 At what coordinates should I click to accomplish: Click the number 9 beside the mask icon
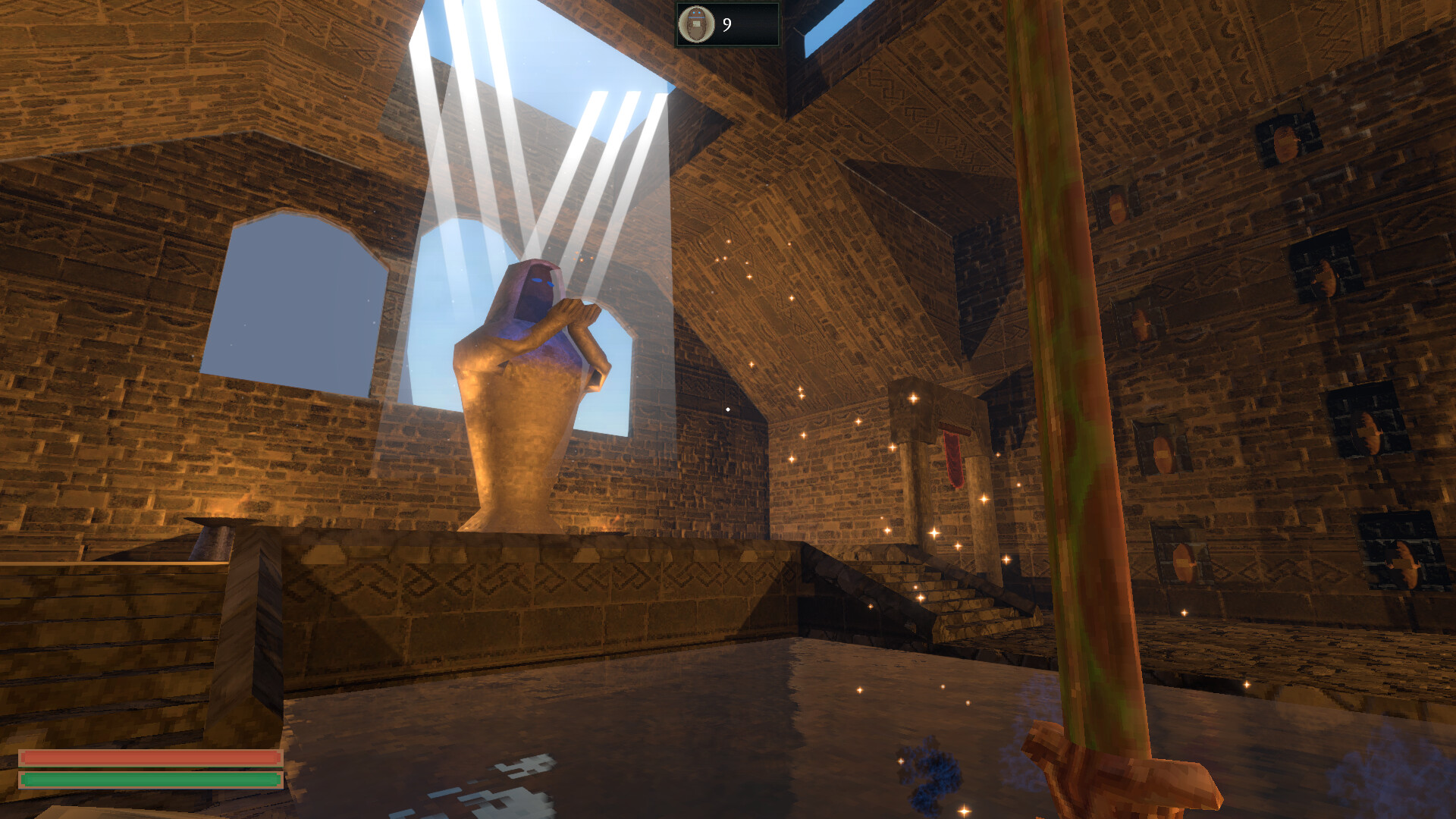tap(726, 24)
